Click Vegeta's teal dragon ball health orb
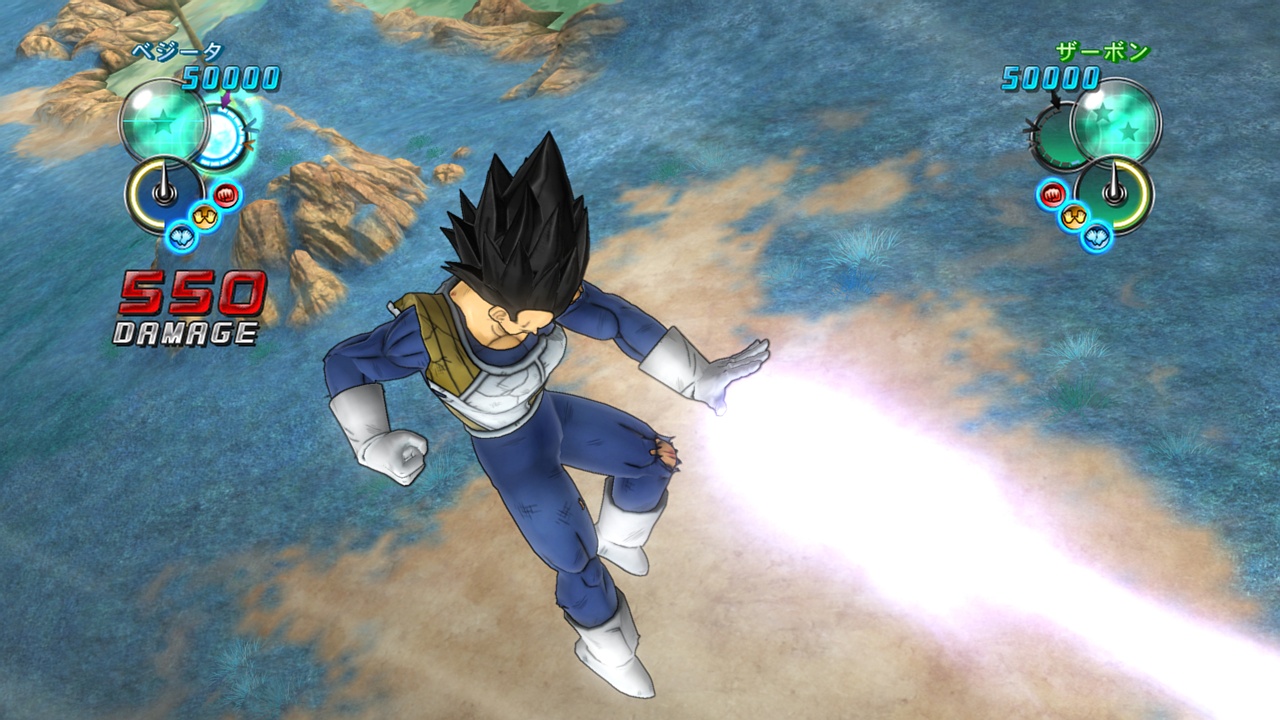 [163, 123]
